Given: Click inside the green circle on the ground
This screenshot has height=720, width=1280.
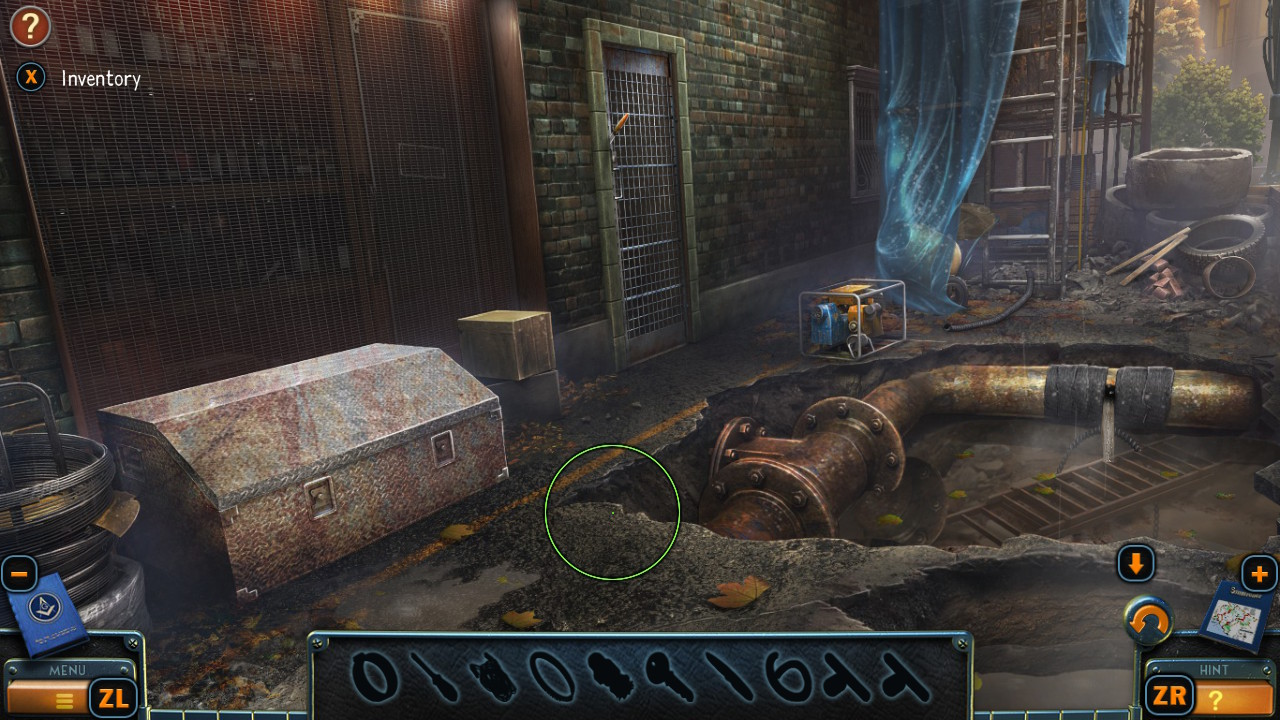Looking at the screenshot, I should click(x=613, y=511).
